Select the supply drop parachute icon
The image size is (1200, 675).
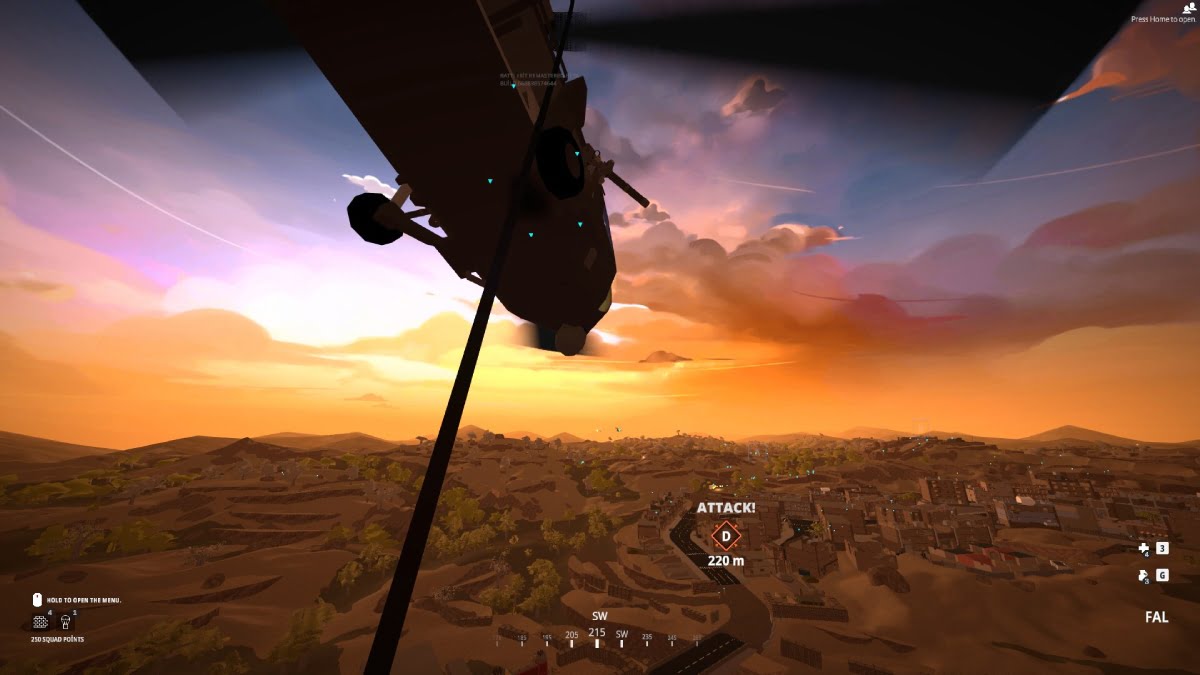[67, 622]
